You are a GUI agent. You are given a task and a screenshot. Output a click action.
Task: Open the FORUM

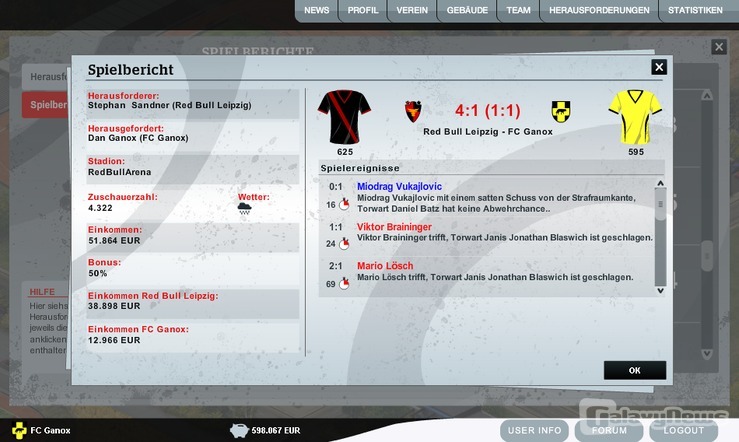609,431
